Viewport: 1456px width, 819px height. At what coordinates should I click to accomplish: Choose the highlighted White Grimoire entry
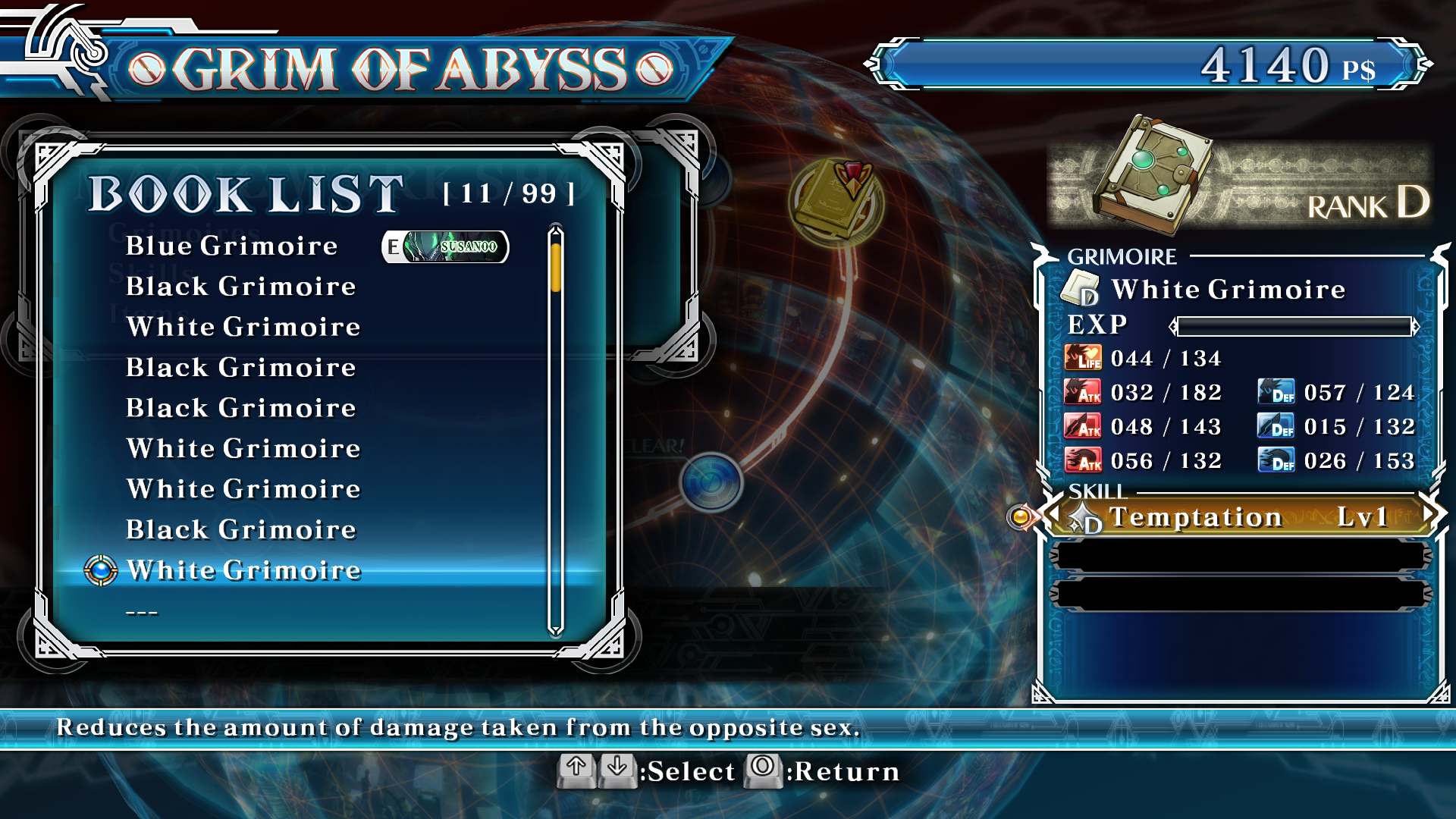pyautogui.click(x=243, y=570)
